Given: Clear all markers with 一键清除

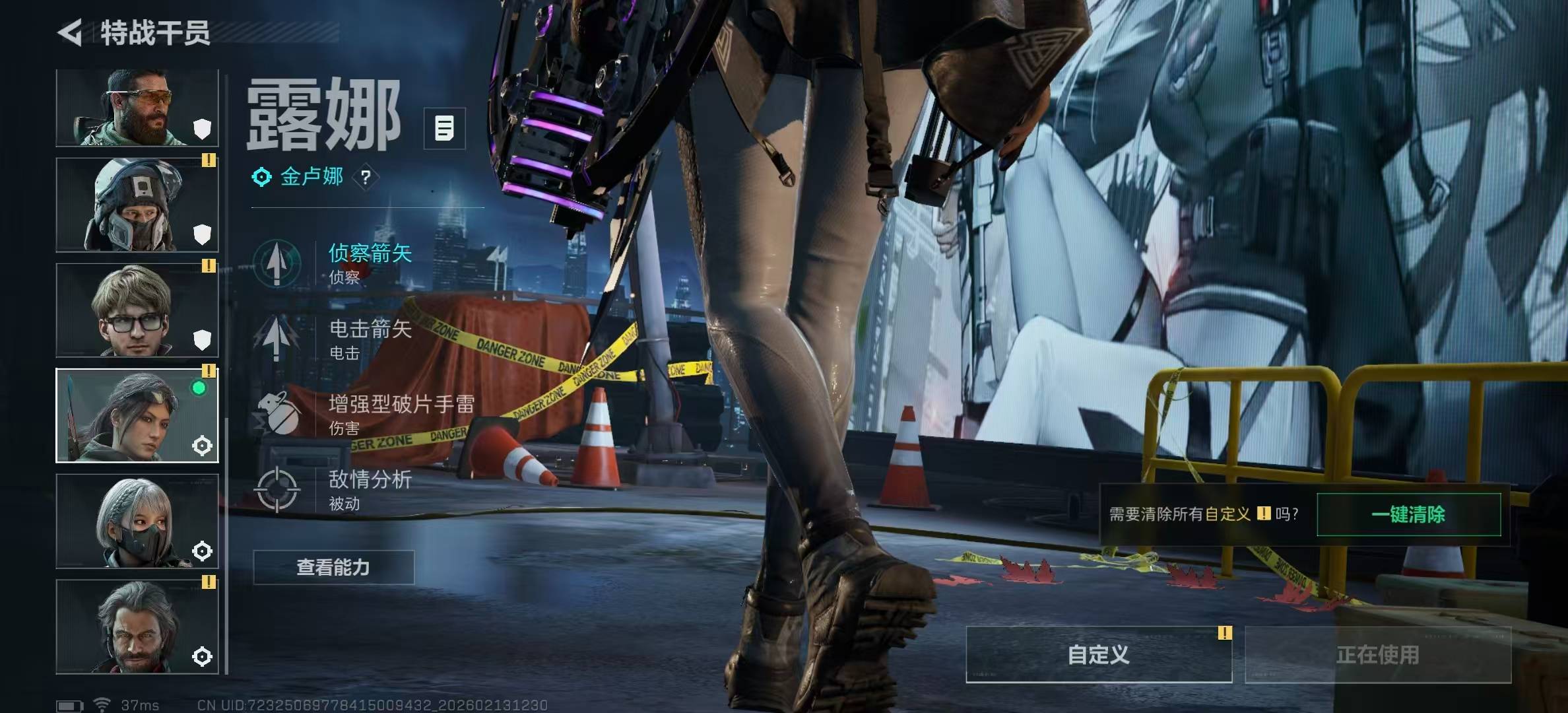Looking at the screenshot, I should coord(1408,514).
